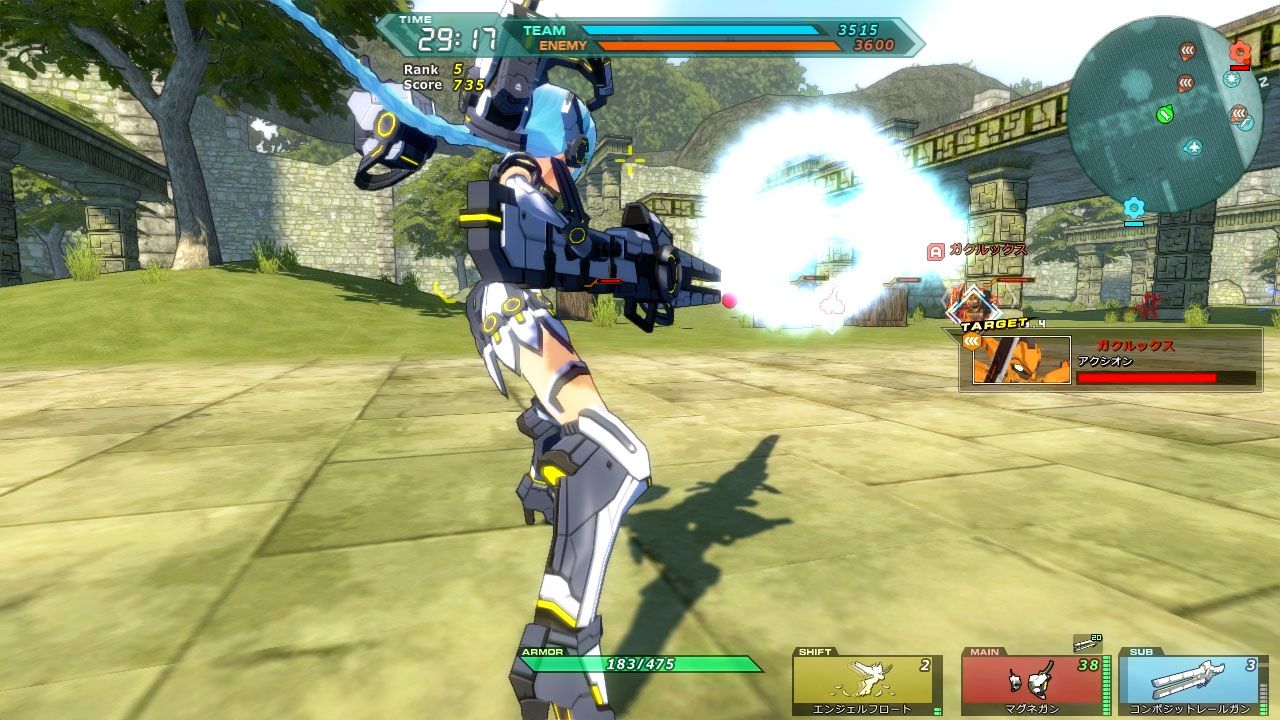Click the red enemy gear icon on minimap

tap(1239, 52)
